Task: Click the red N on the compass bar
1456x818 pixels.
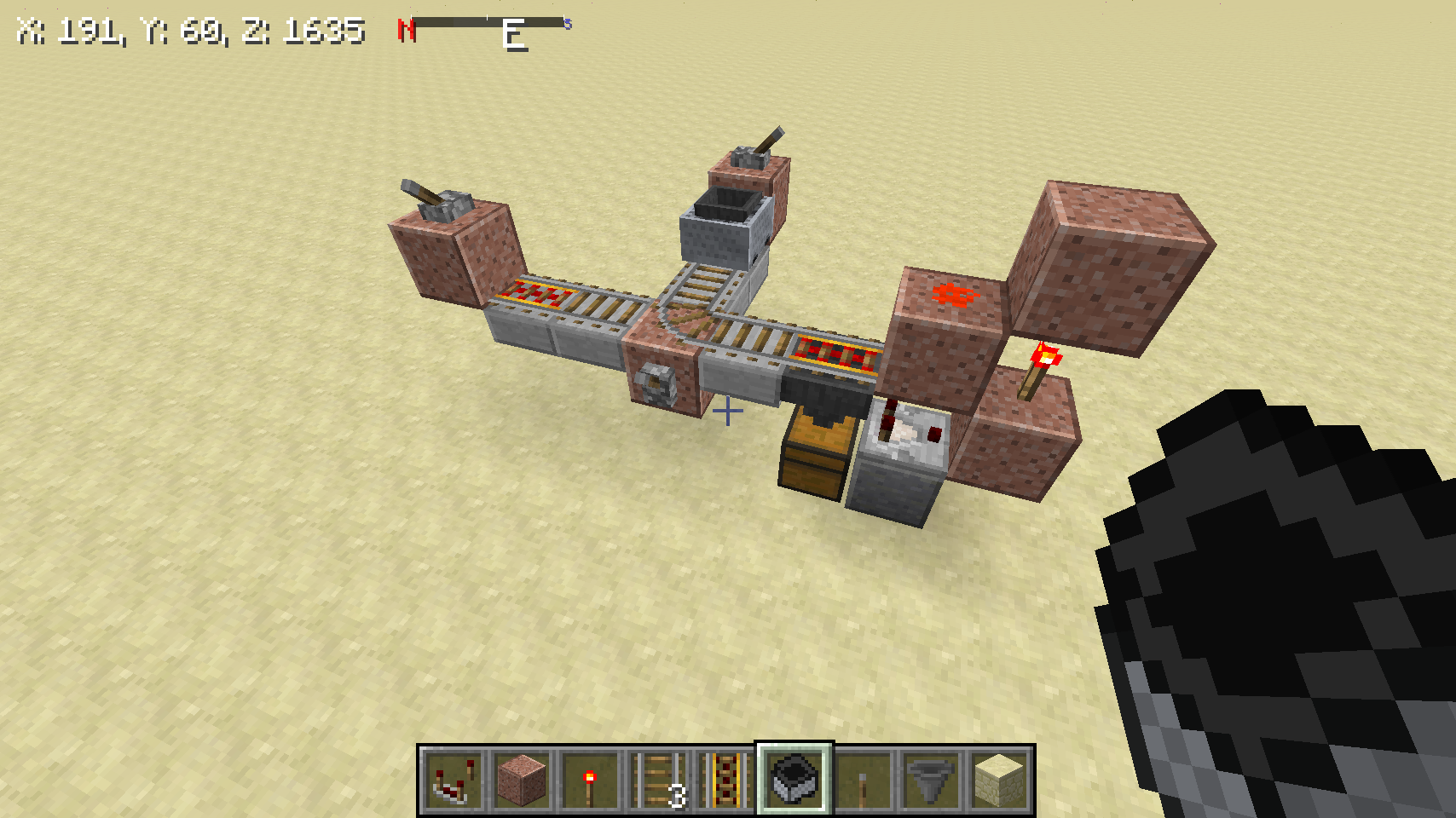Action: [407, 28]
